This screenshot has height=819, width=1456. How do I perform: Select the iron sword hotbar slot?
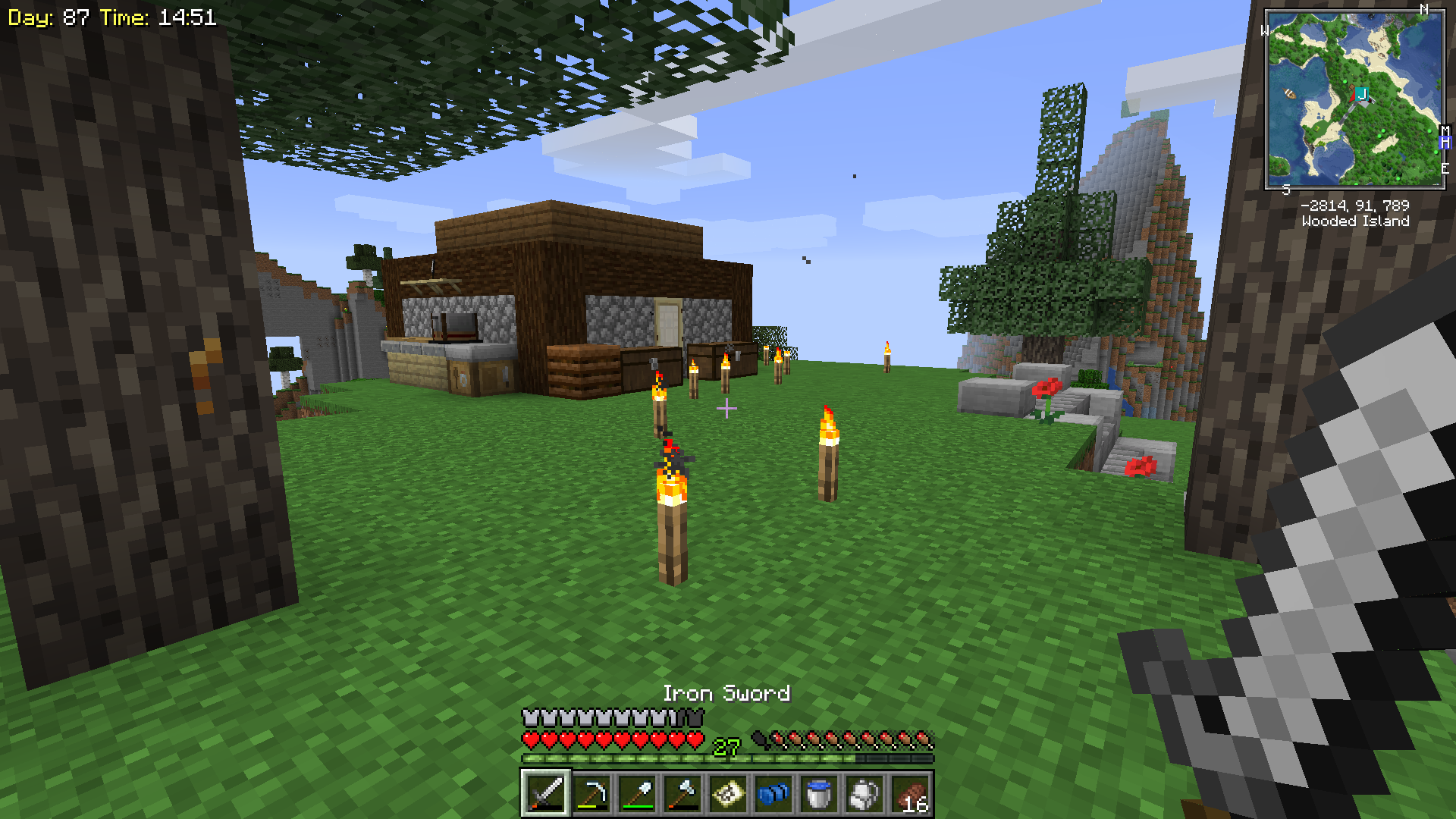(545, 794)
